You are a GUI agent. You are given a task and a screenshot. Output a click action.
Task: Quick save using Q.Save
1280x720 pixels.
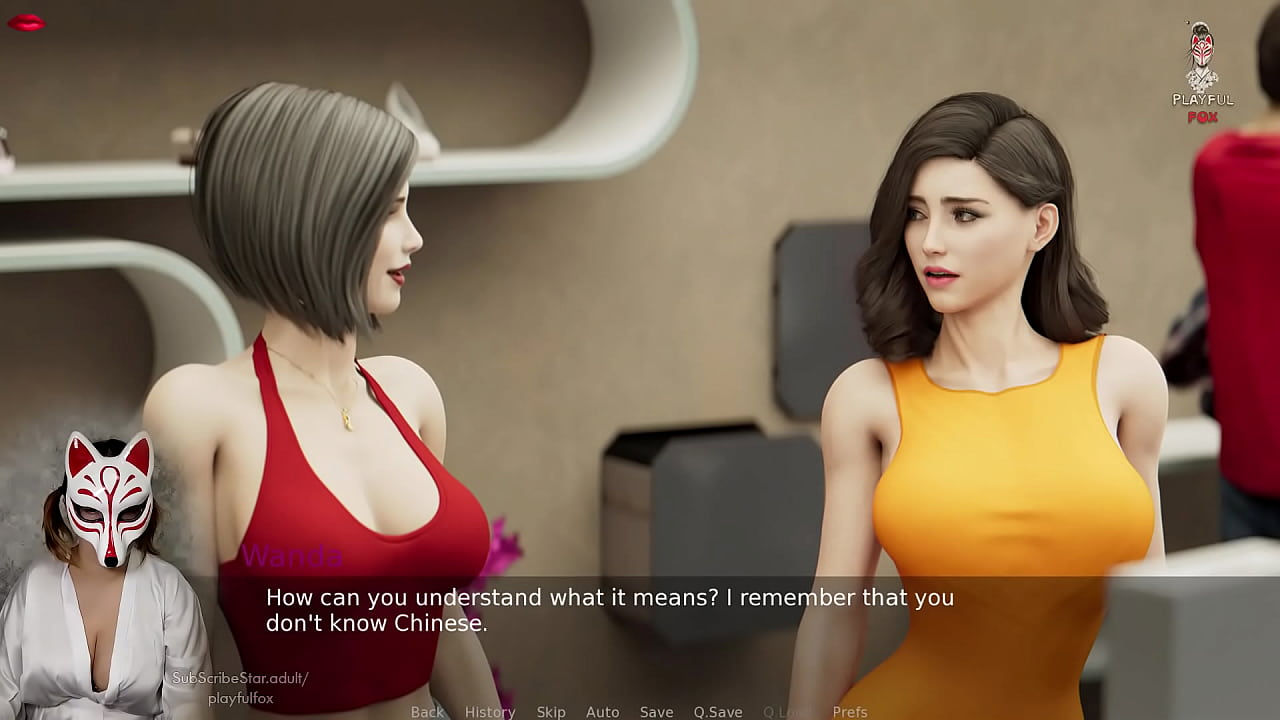(x=718, y=712)
